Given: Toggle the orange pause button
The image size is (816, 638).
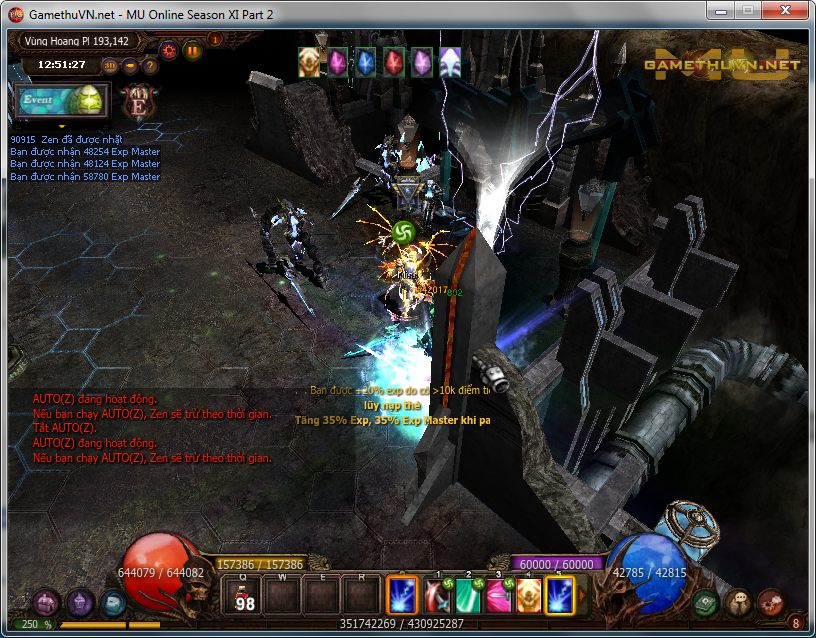Looking at the screenshot, I should tap(191, 49).
